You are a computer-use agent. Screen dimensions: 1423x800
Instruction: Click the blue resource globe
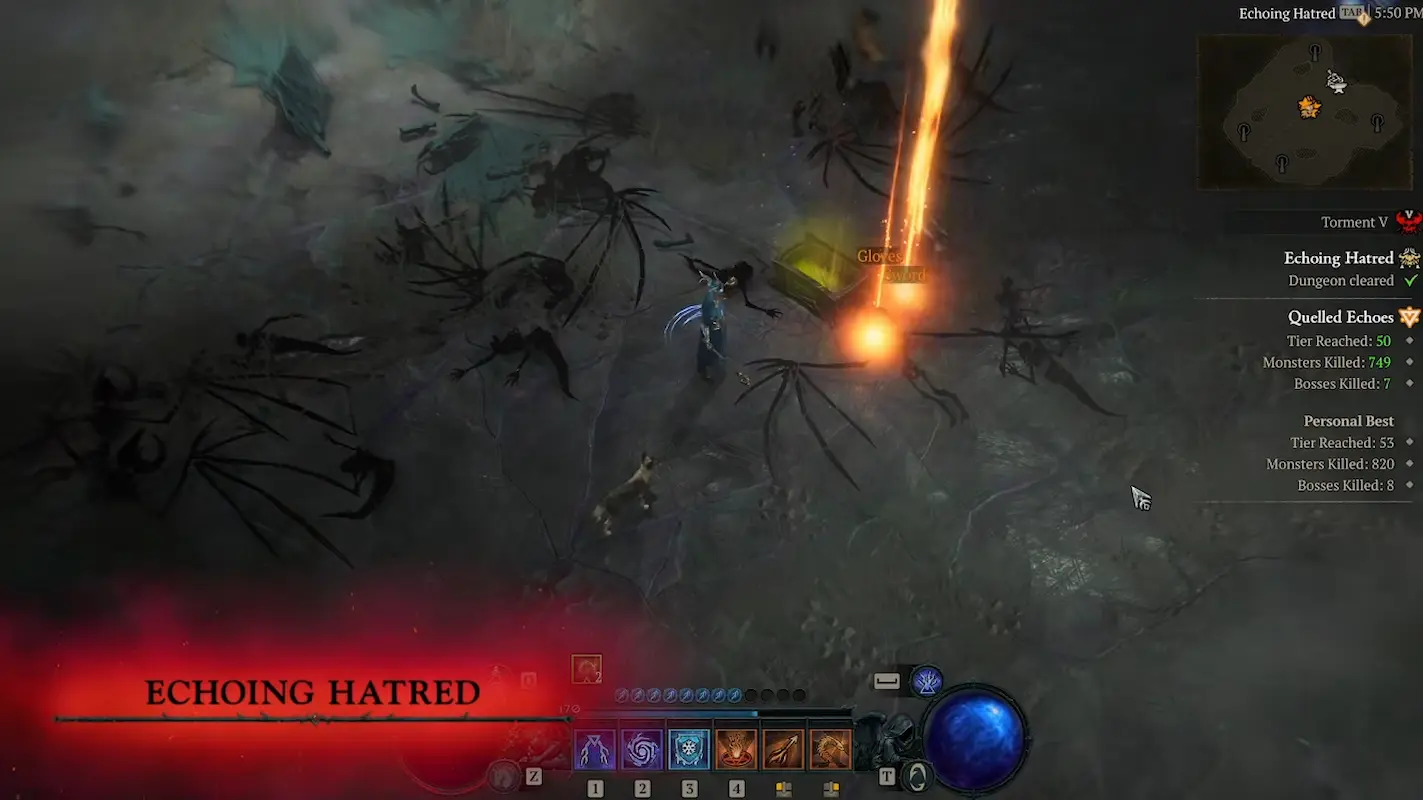(975, 740)
